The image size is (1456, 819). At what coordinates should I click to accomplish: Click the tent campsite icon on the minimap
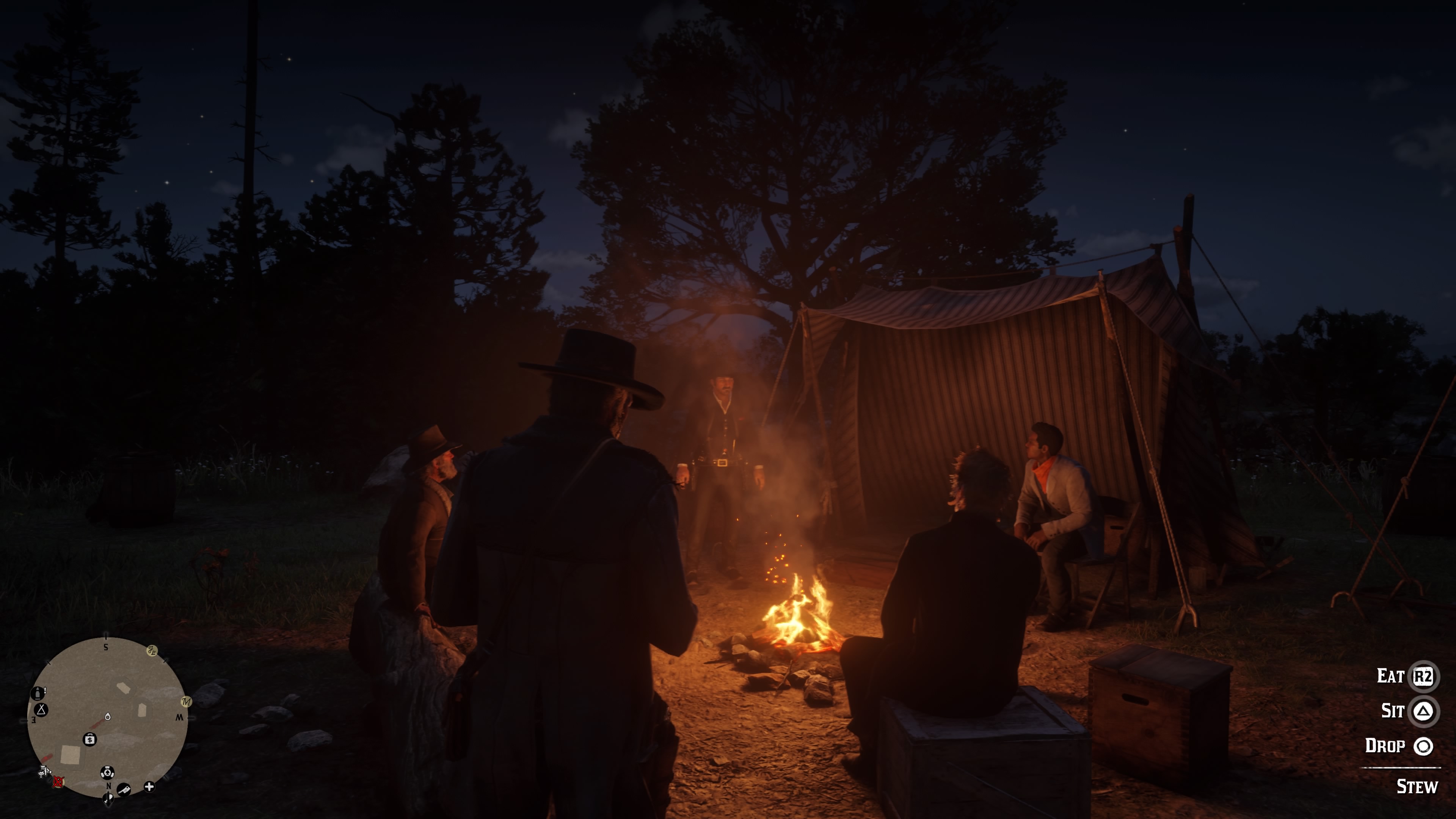[x=41, y=711]
